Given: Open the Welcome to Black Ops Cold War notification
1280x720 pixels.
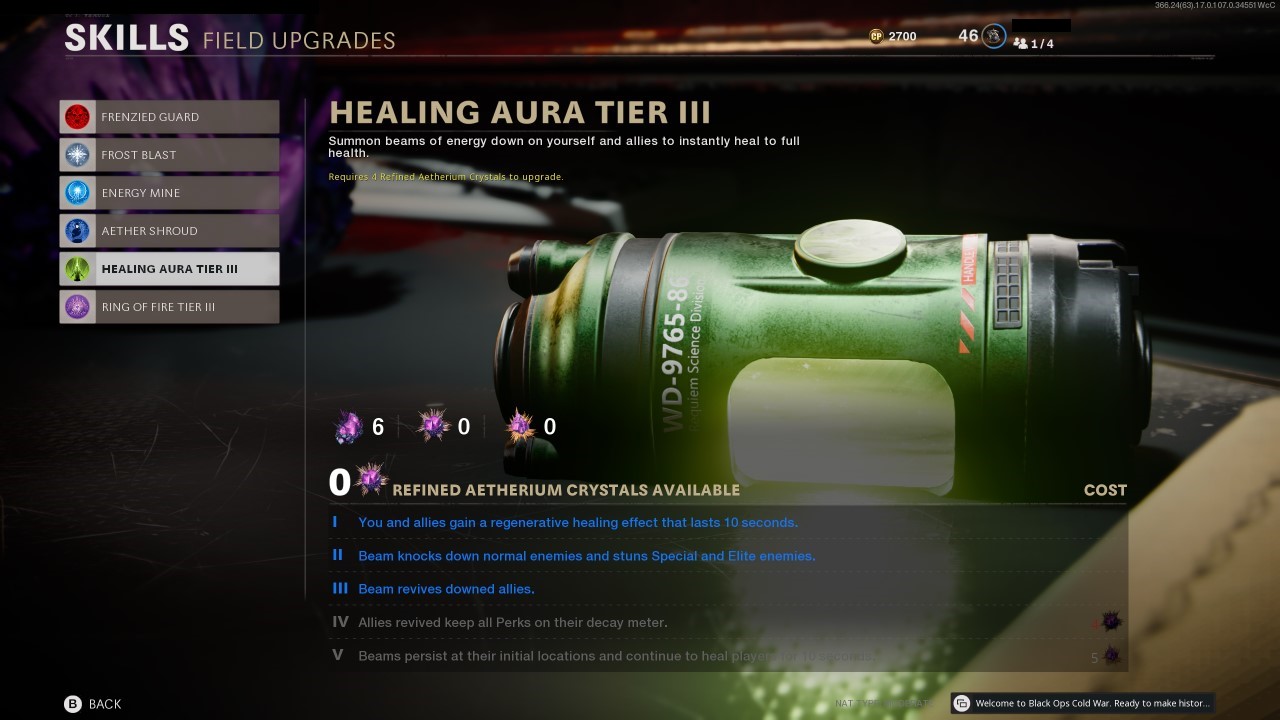Looking at the screenshot, I should [1080, 703].
